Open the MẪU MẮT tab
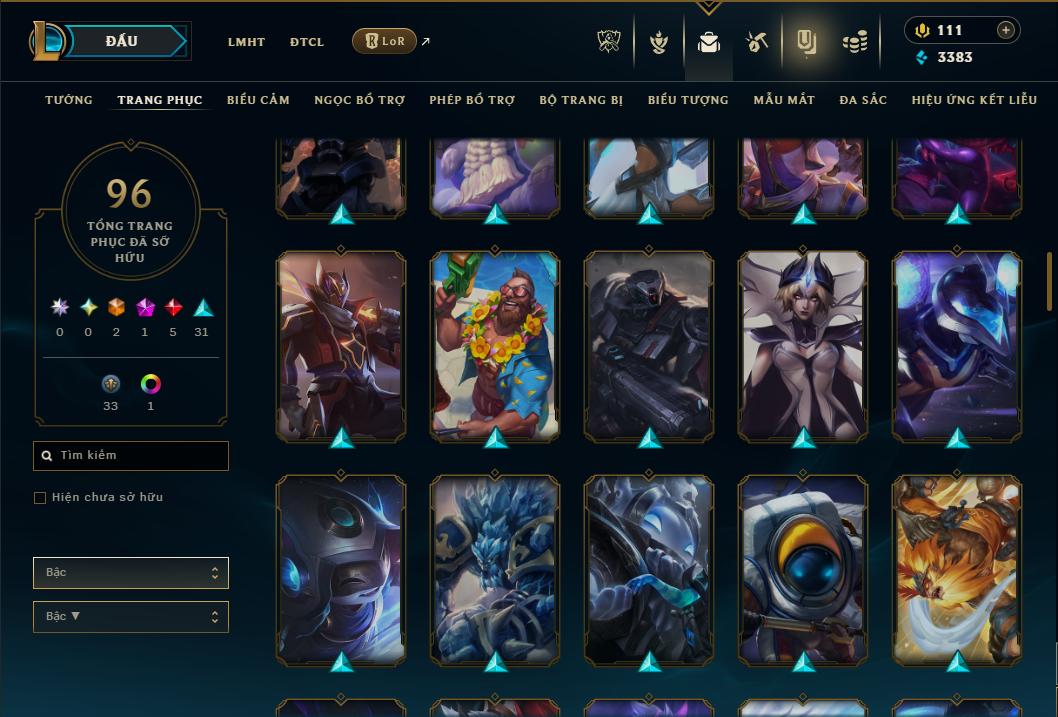 [x=784, y=100]
